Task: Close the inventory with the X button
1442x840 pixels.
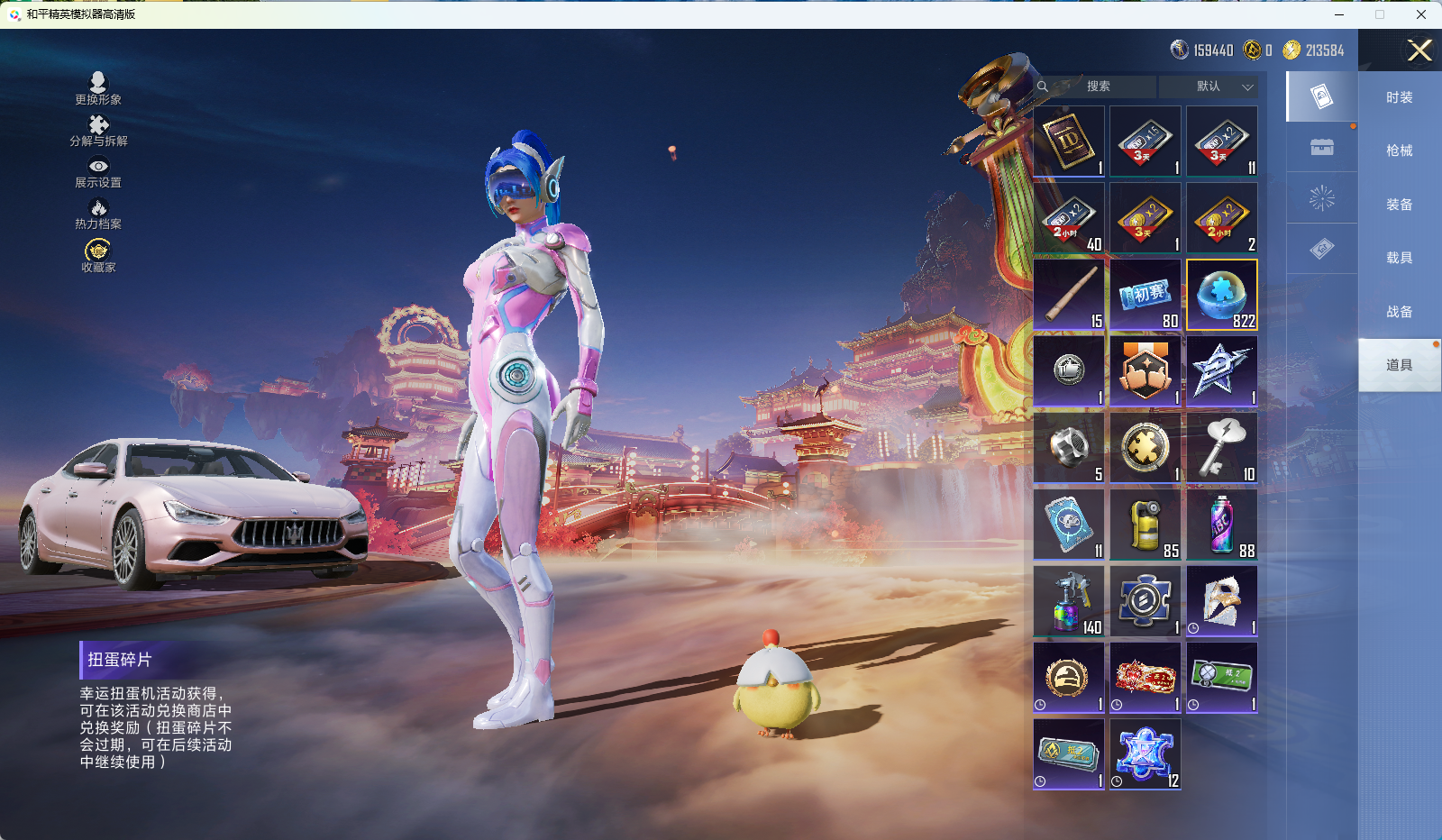Action: point(1419,50)
